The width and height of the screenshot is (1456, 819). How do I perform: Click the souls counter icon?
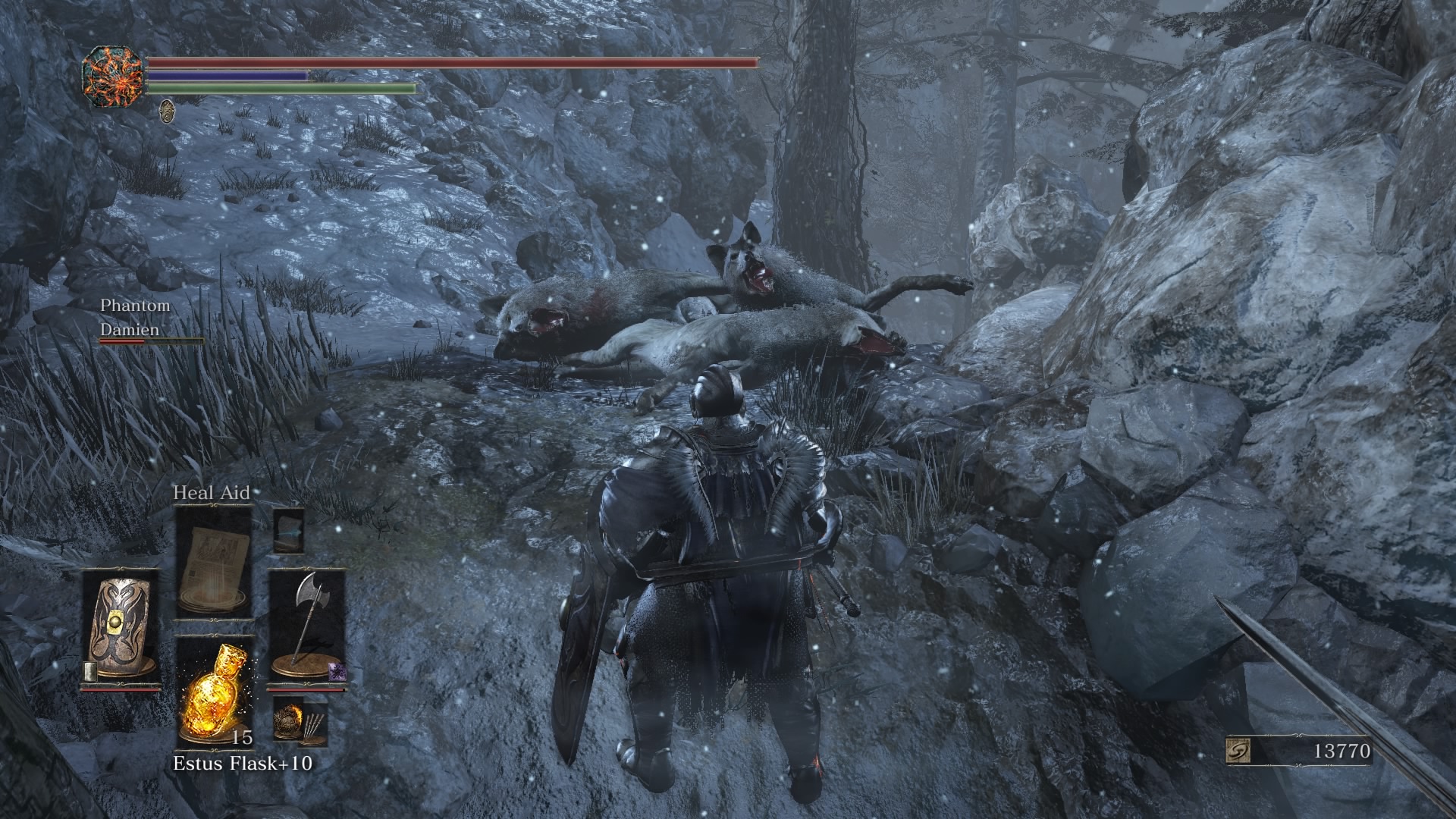coord(1238,752)
